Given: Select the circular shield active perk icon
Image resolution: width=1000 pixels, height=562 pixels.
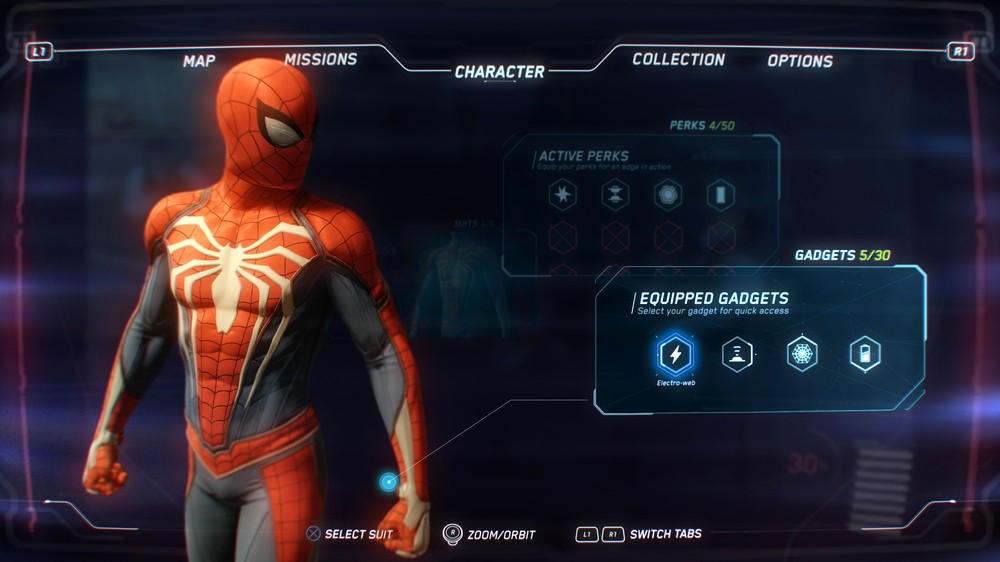Looking at the screenshot, I should (x=668, y=195).
